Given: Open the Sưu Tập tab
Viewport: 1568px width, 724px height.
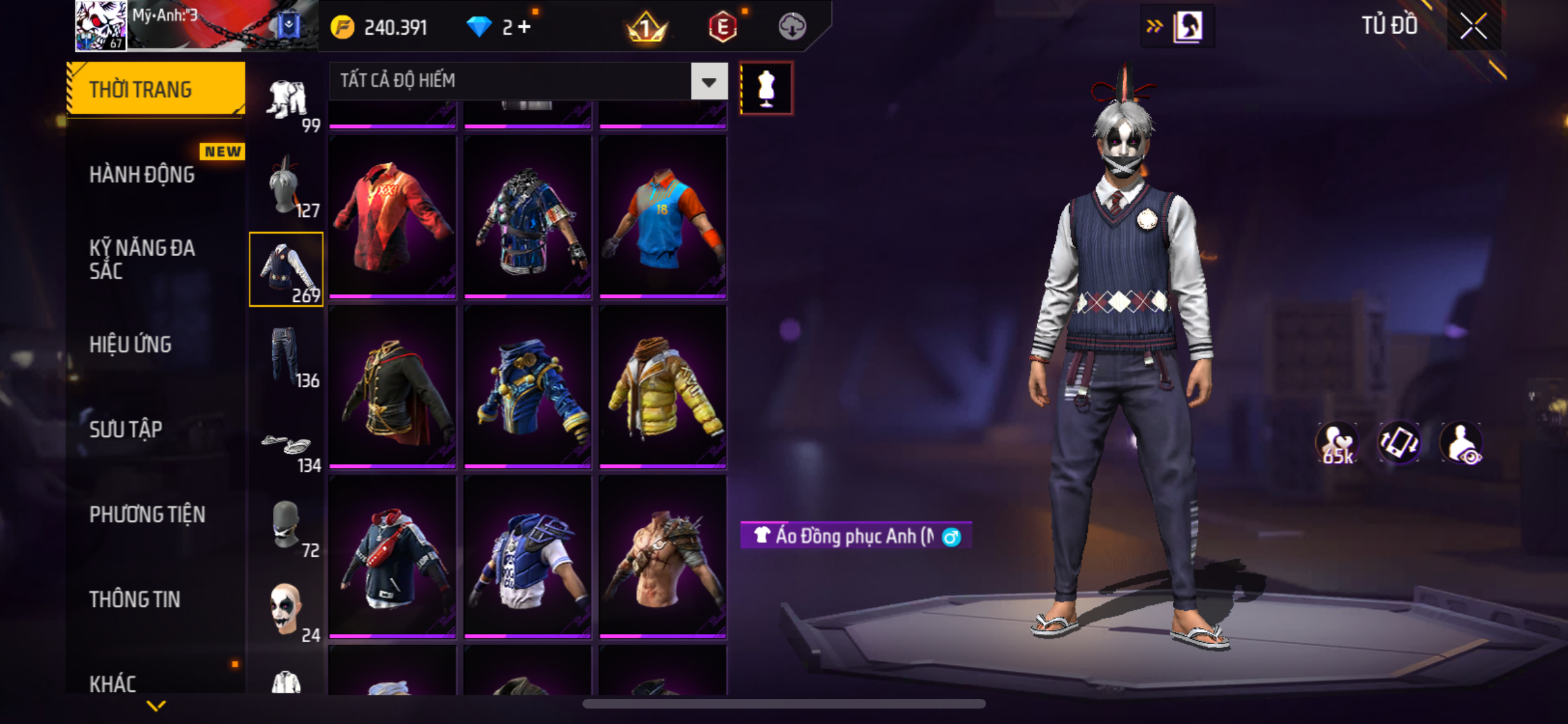Looking at the screenshot, I should pyautogui.click(x=126, y=429).
